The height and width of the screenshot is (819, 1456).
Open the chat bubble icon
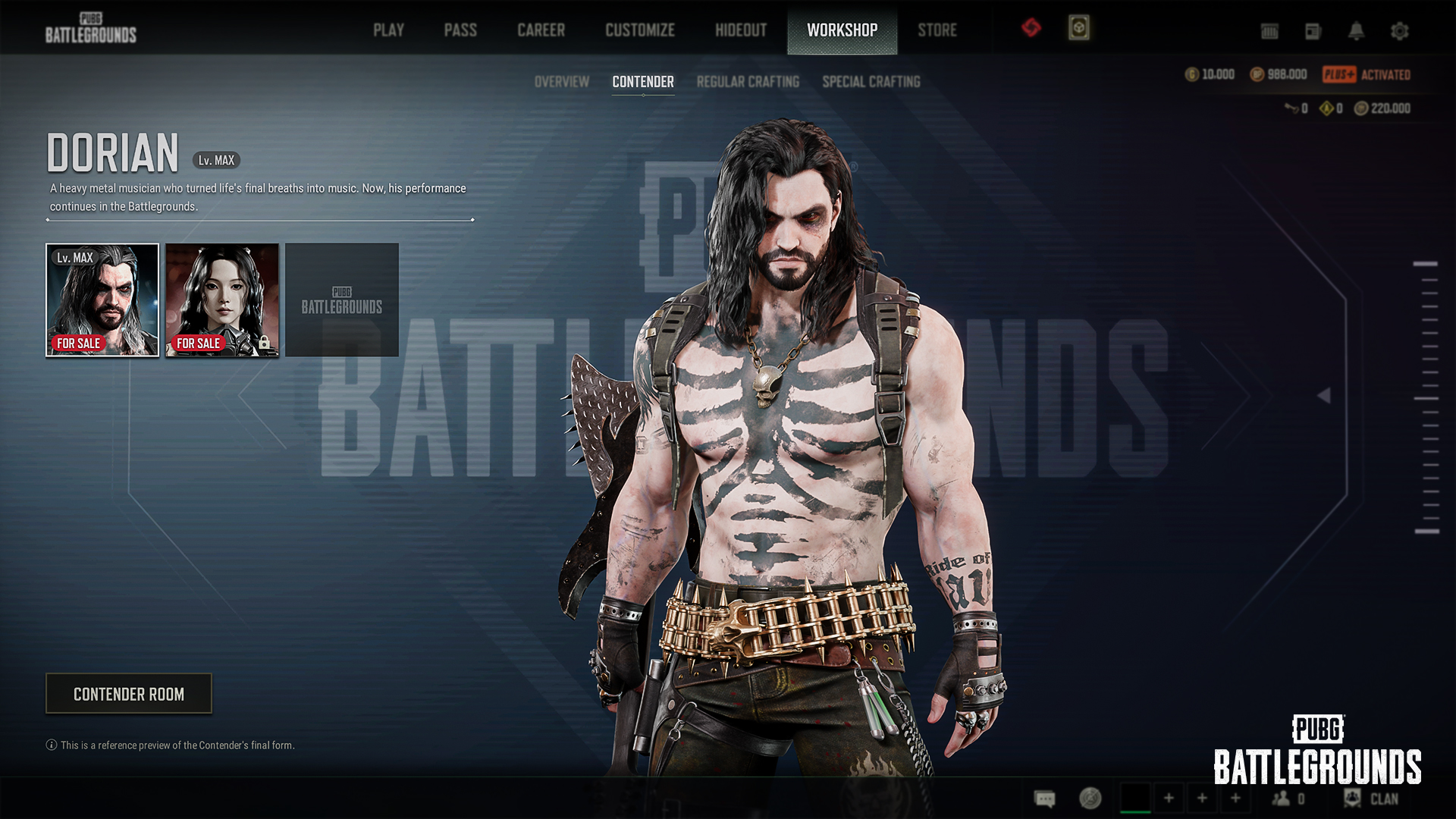tap(1045, 799)
